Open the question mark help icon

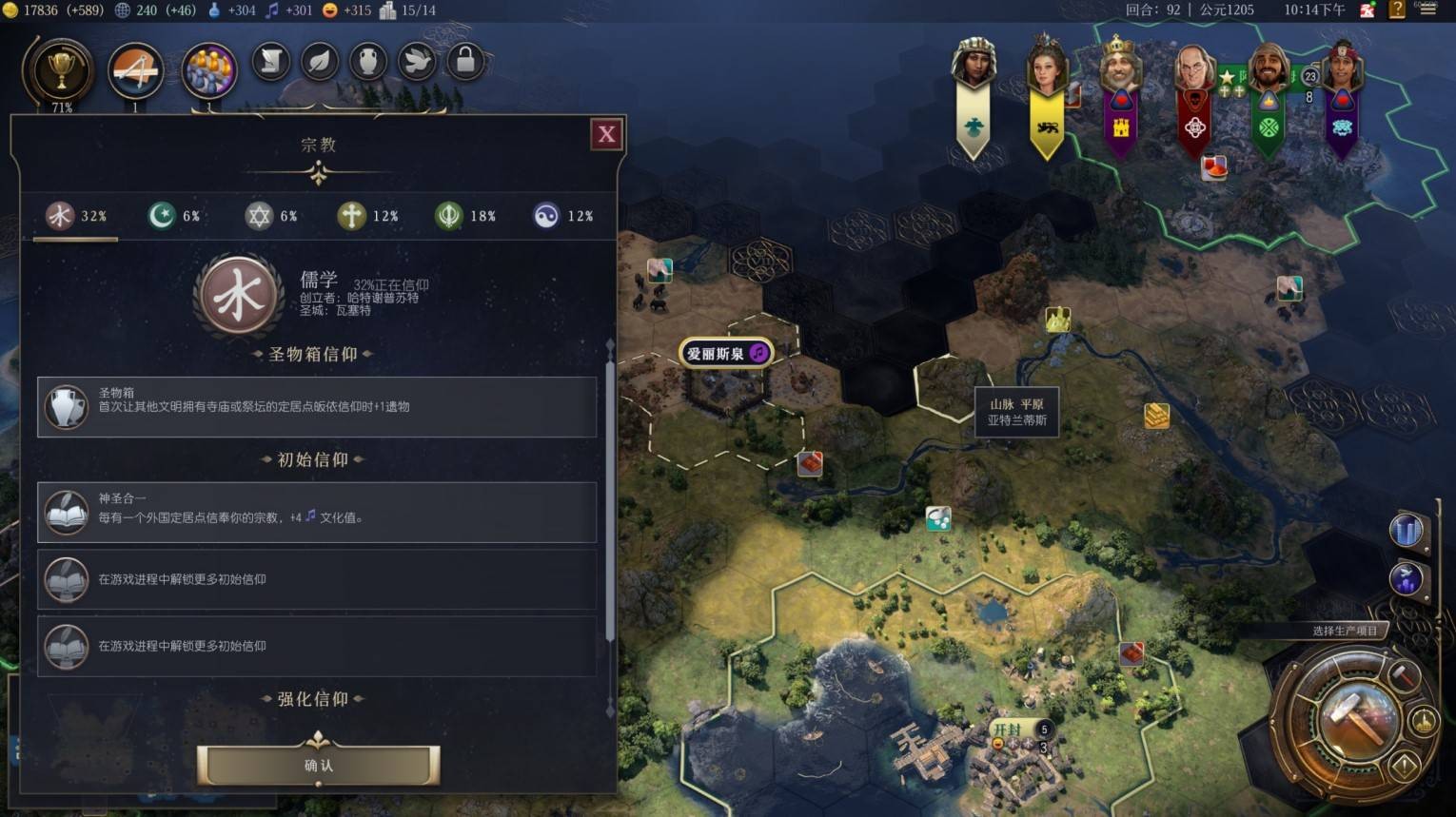(1397, 10)
